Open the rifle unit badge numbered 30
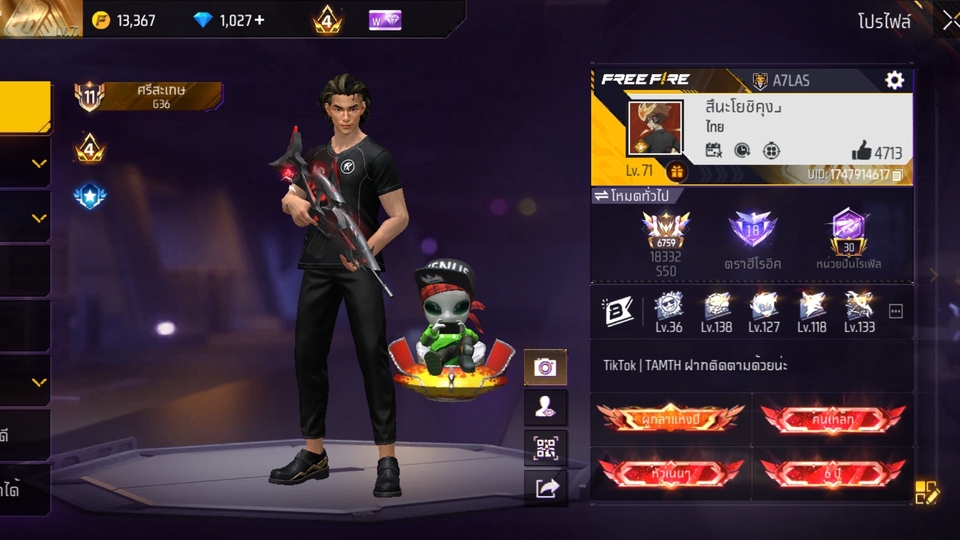Image resolution: width=960 pixels, height=540 pixels. click(848, 231)
